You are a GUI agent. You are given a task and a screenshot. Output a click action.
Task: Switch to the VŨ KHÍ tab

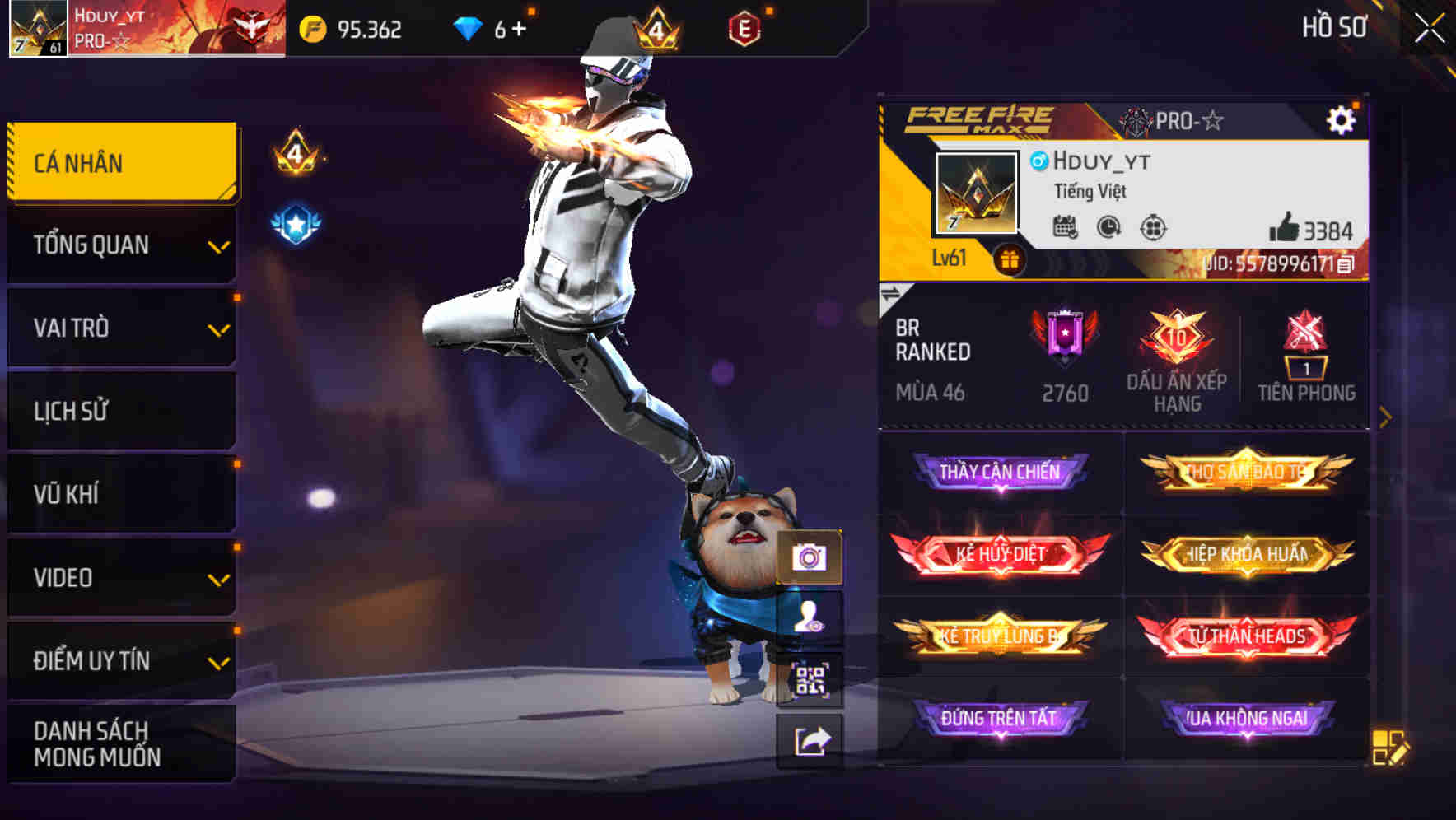[x=120, y=493]
